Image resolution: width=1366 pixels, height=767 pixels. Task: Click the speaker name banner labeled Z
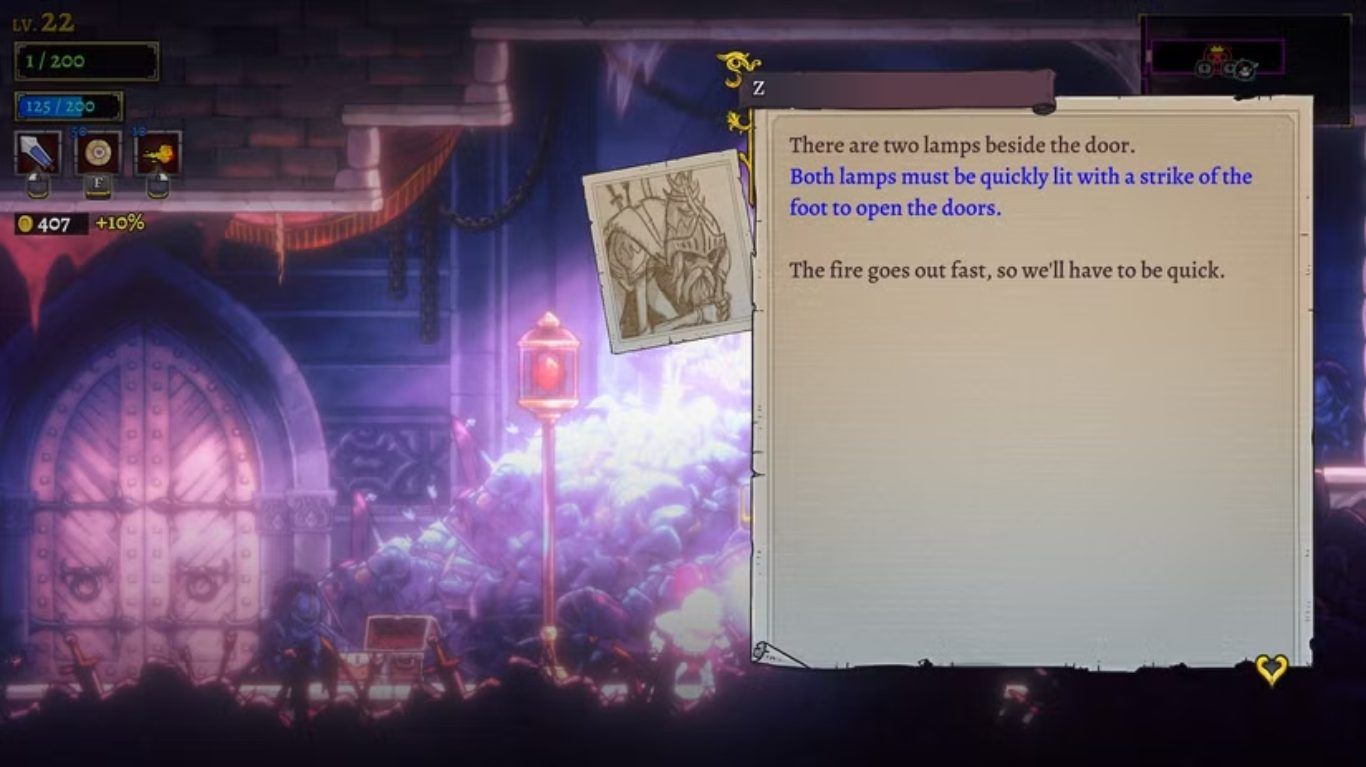[x=895, y=89]
